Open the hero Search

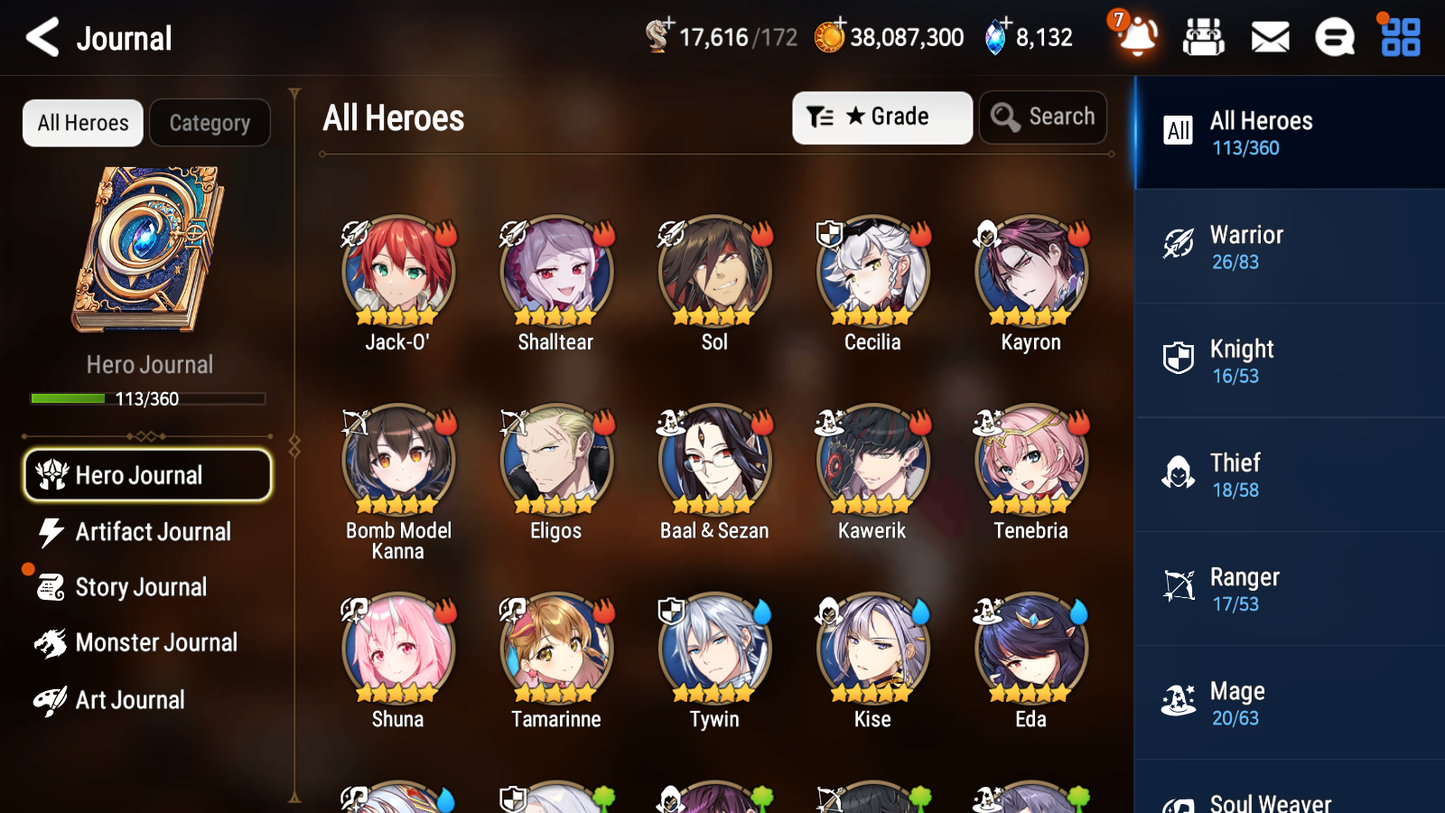point(1043,116)
